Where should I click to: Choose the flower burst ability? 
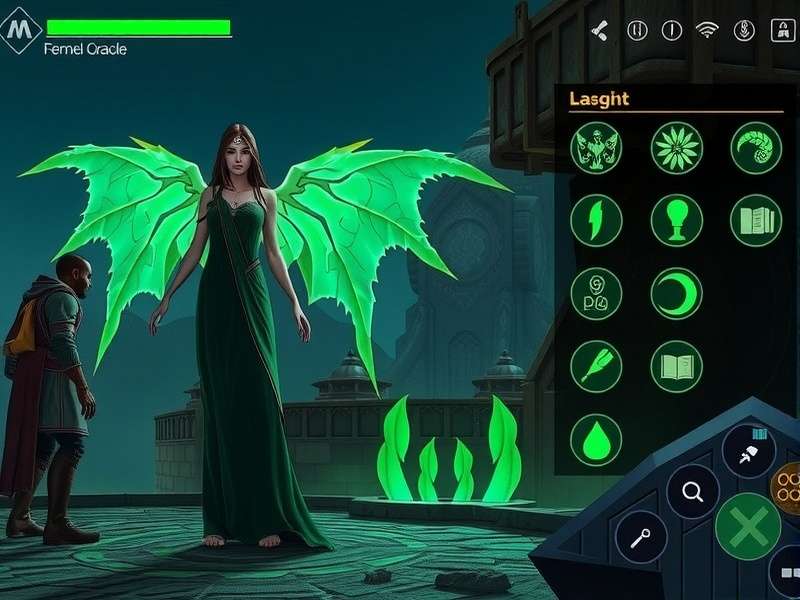pos(676,148)
